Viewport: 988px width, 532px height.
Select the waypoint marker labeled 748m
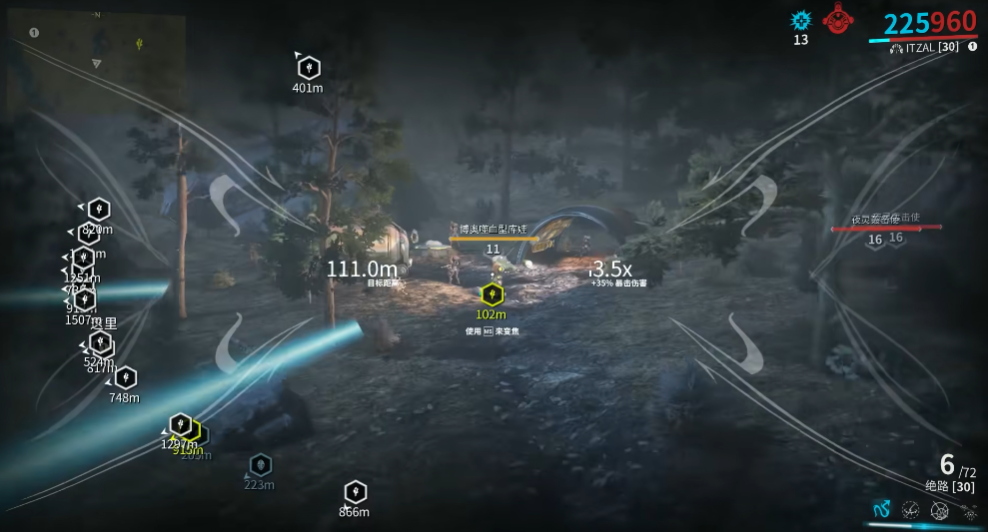pos(125,378)
